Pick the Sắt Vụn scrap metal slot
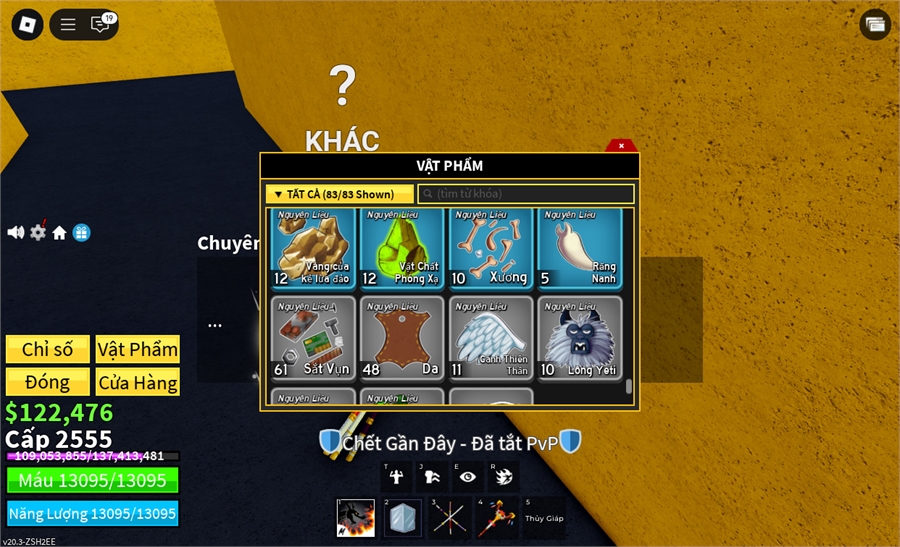Screen dimensions: 900x547 pyautogui.click(x=312, y=337)
